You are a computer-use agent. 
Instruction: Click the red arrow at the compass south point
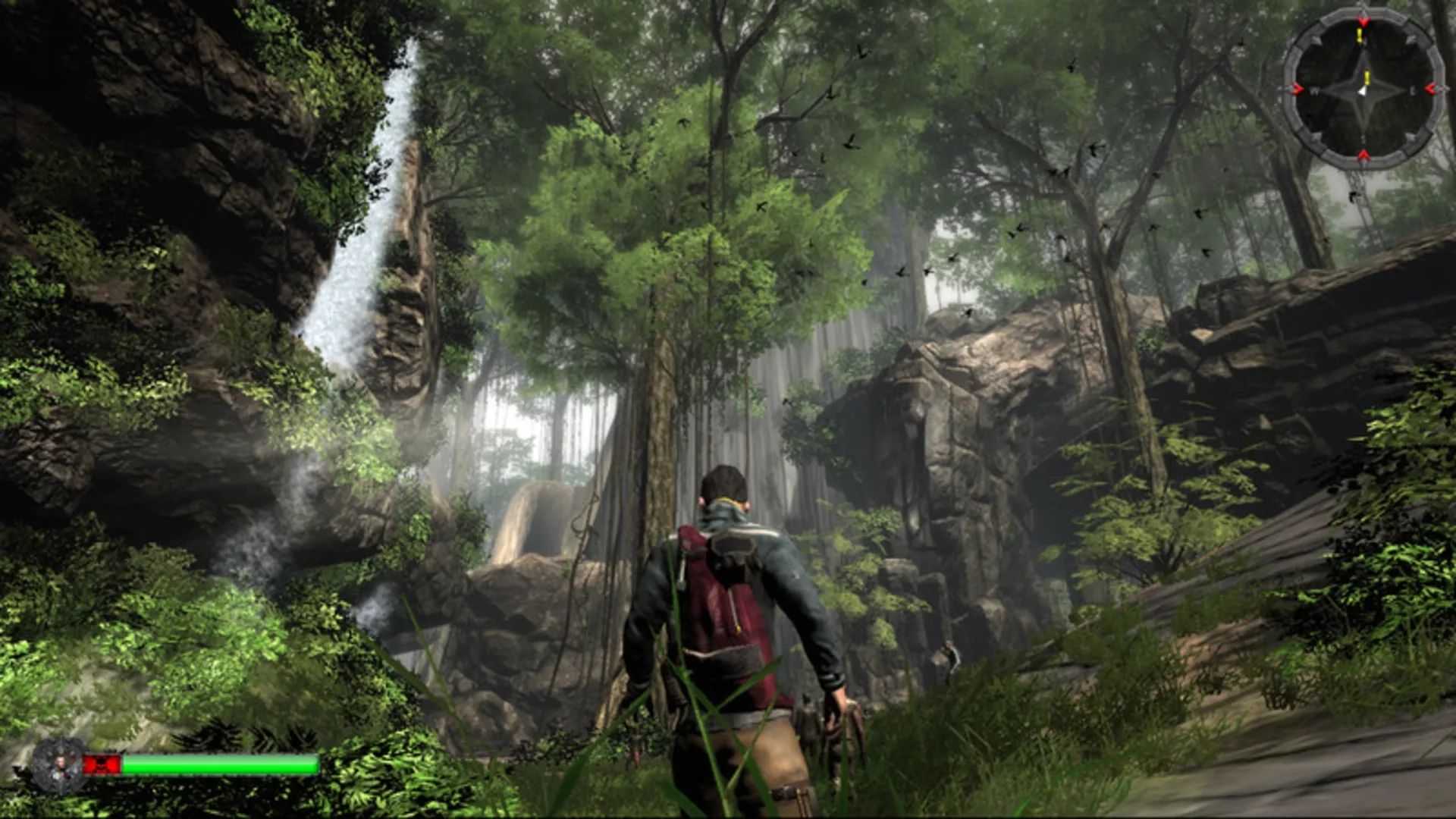point(1363,154)
